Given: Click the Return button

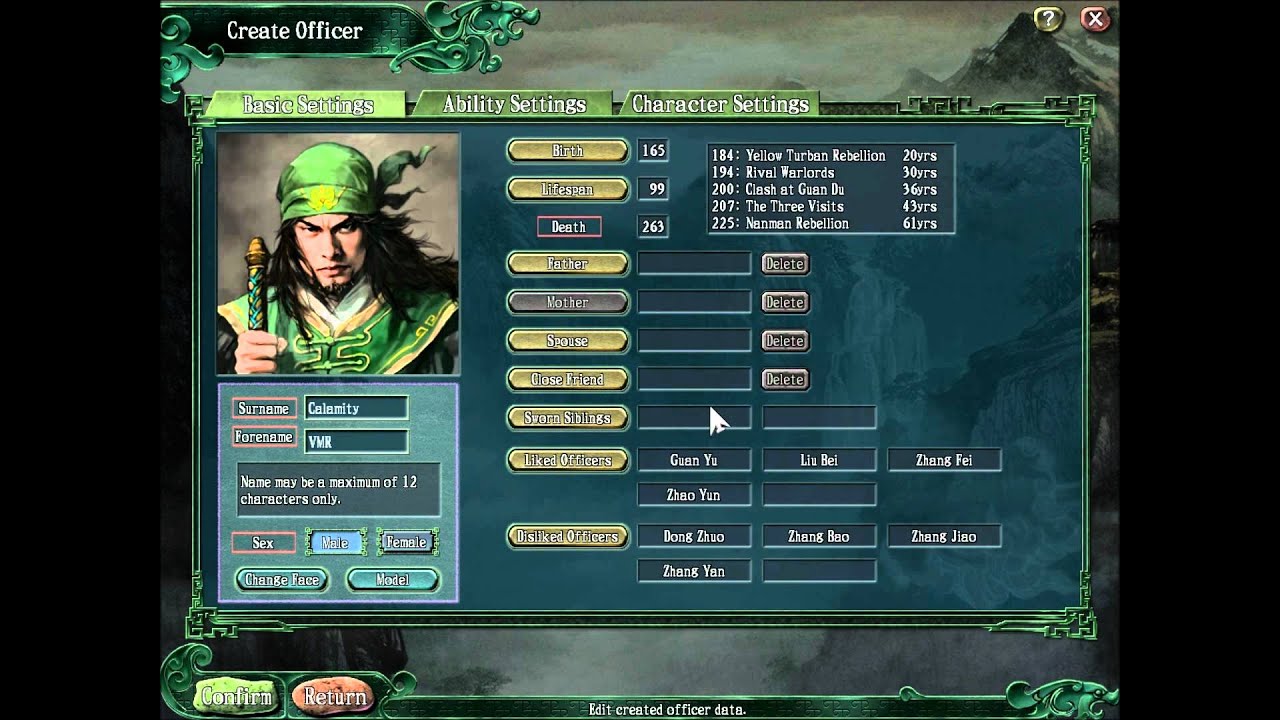Looking at the screenshot, I should (335, 696).
